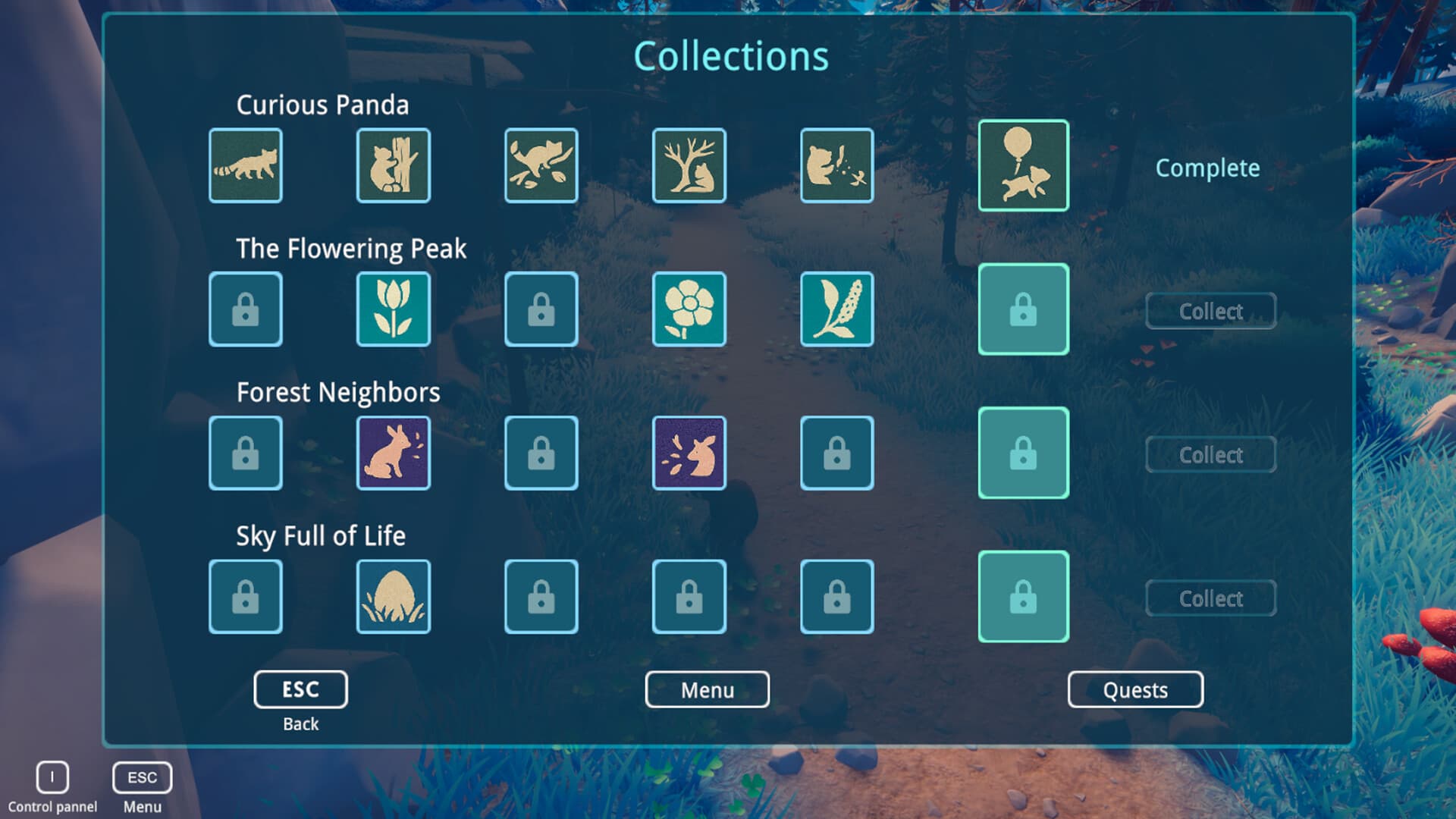
Task: Click the ESC Back button
Action: 300,689
